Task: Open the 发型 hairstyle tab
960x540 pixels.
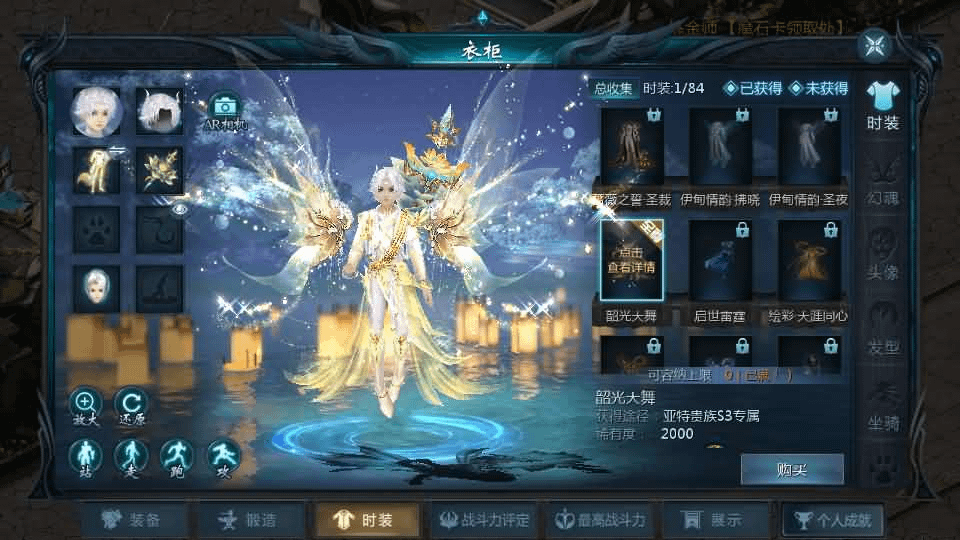Action: 883,330
